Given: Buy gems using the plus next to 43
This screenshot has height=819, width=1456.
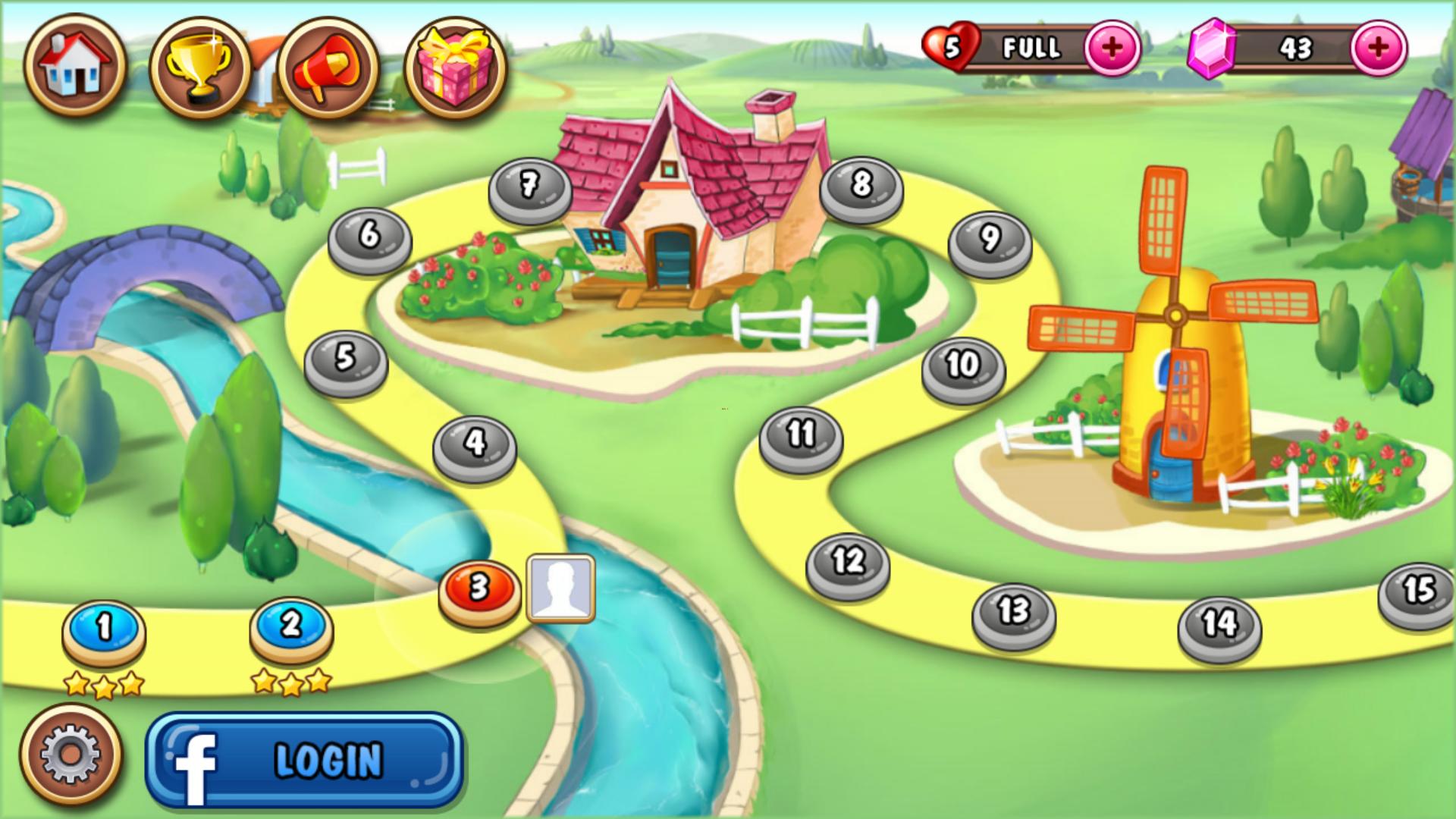Looking at the screenshot, I should [1379, 47].
